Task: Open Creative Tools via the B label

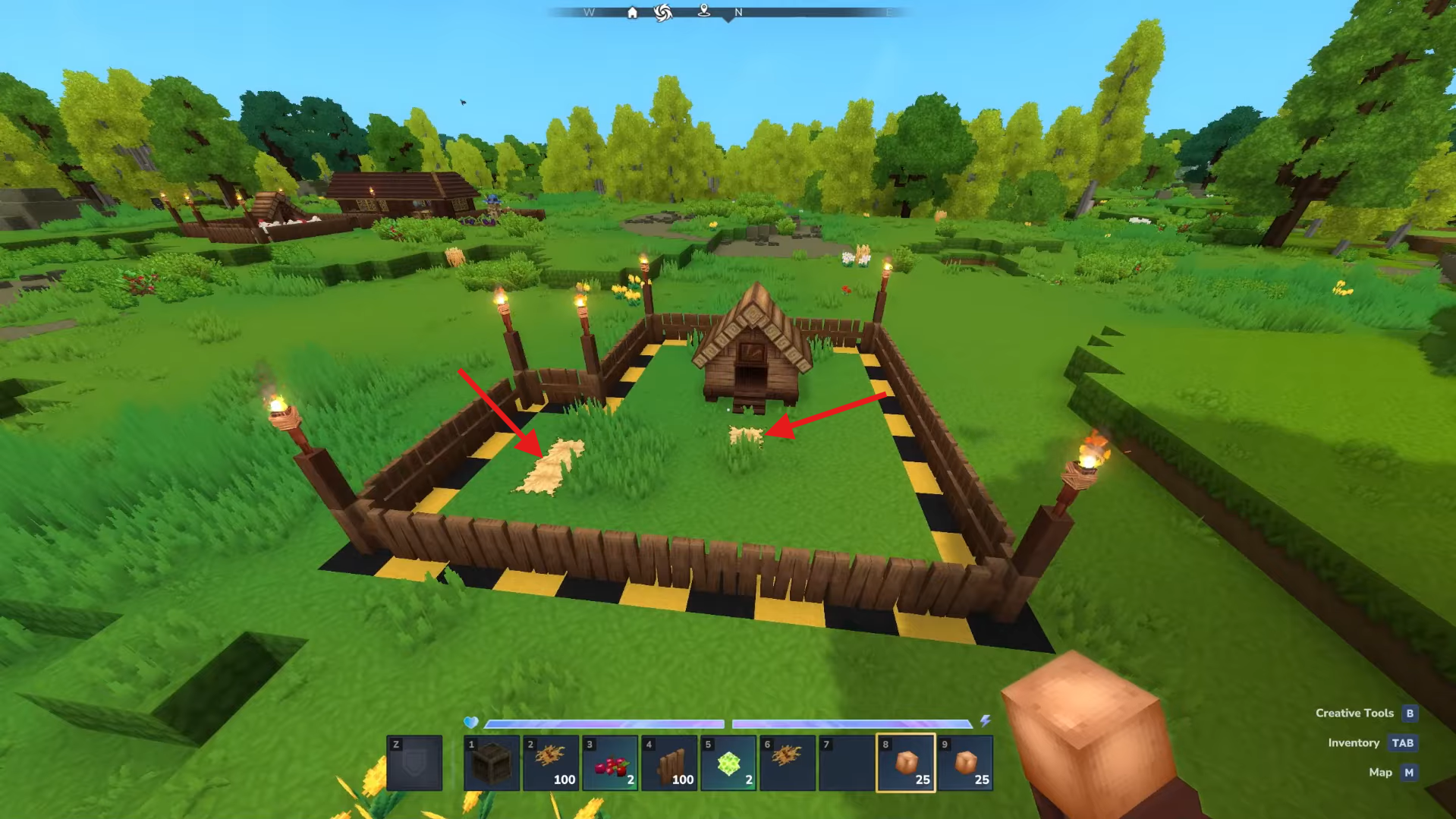Action: 1409,713
